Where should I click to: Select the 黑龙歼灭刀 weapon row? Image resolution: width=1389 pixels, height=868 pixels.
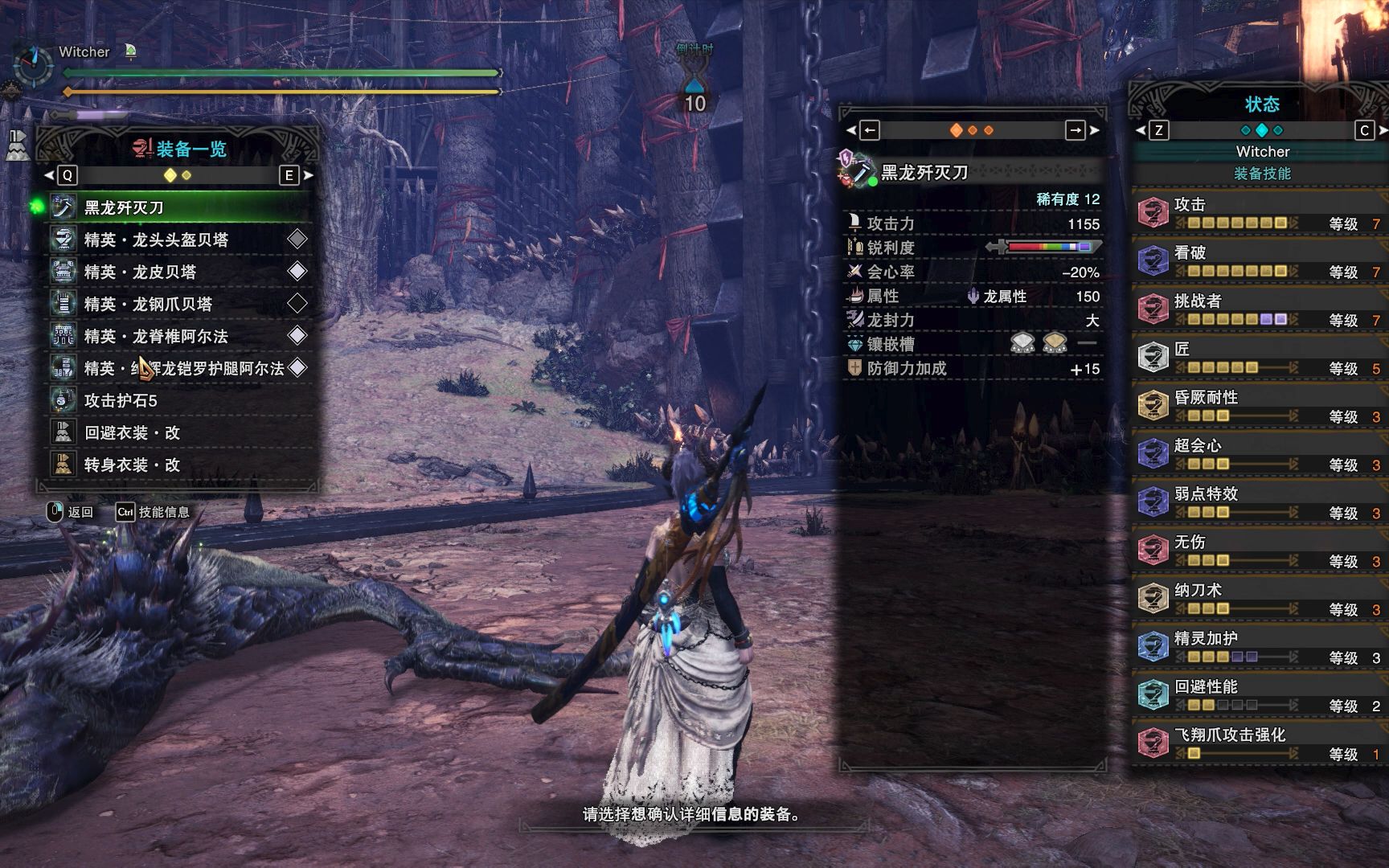coord(178,207)
